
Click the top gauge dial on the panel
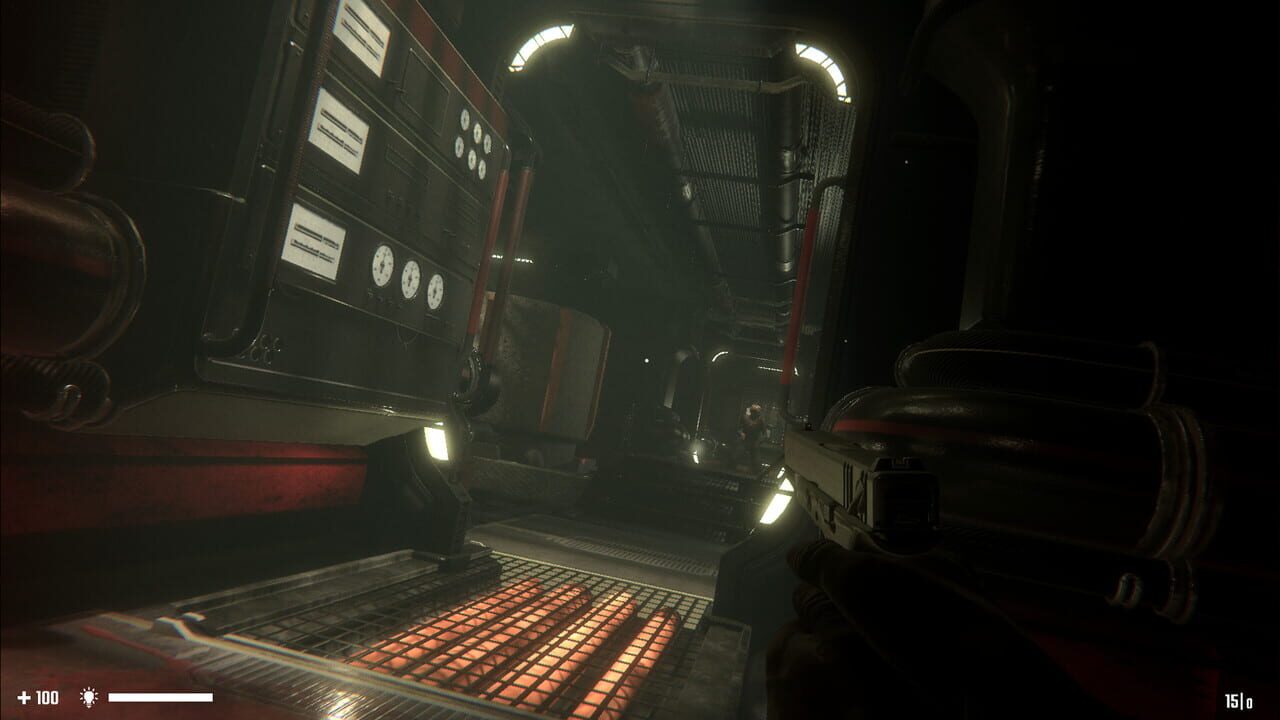384,266
